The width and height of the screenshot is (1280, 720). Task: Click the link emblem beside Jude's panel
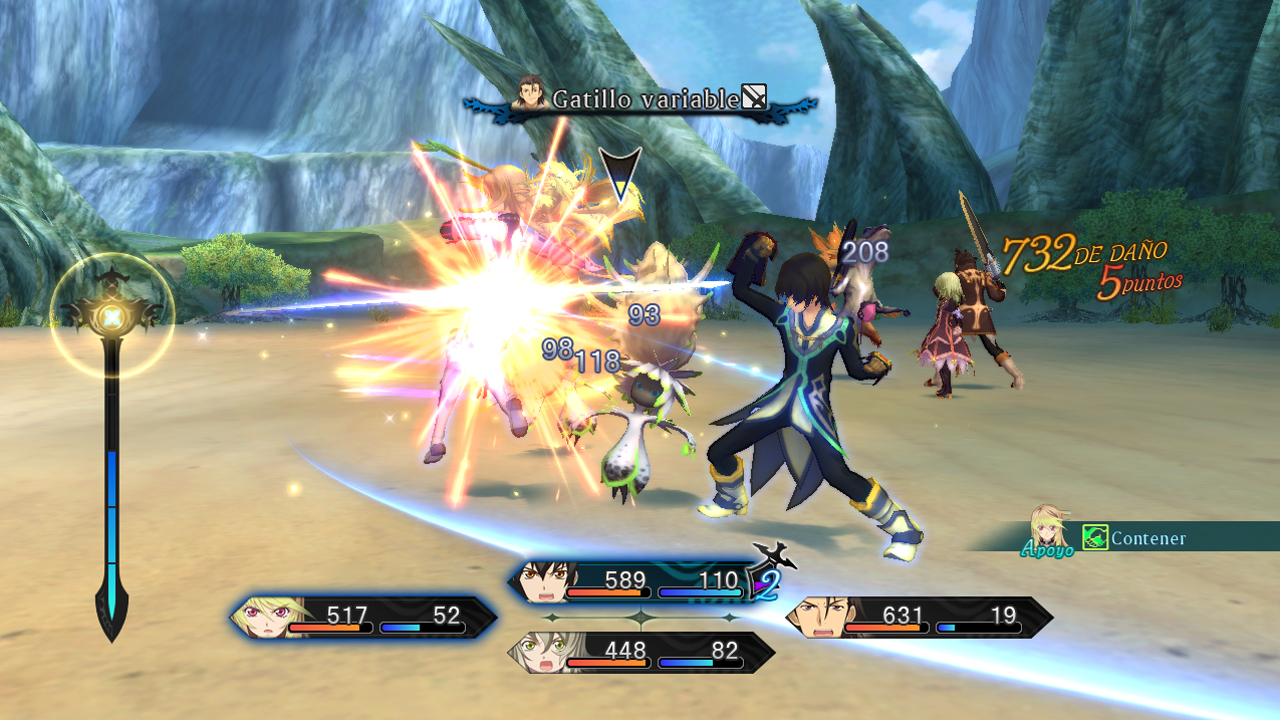pyautogui.click(x=769, y=571)
